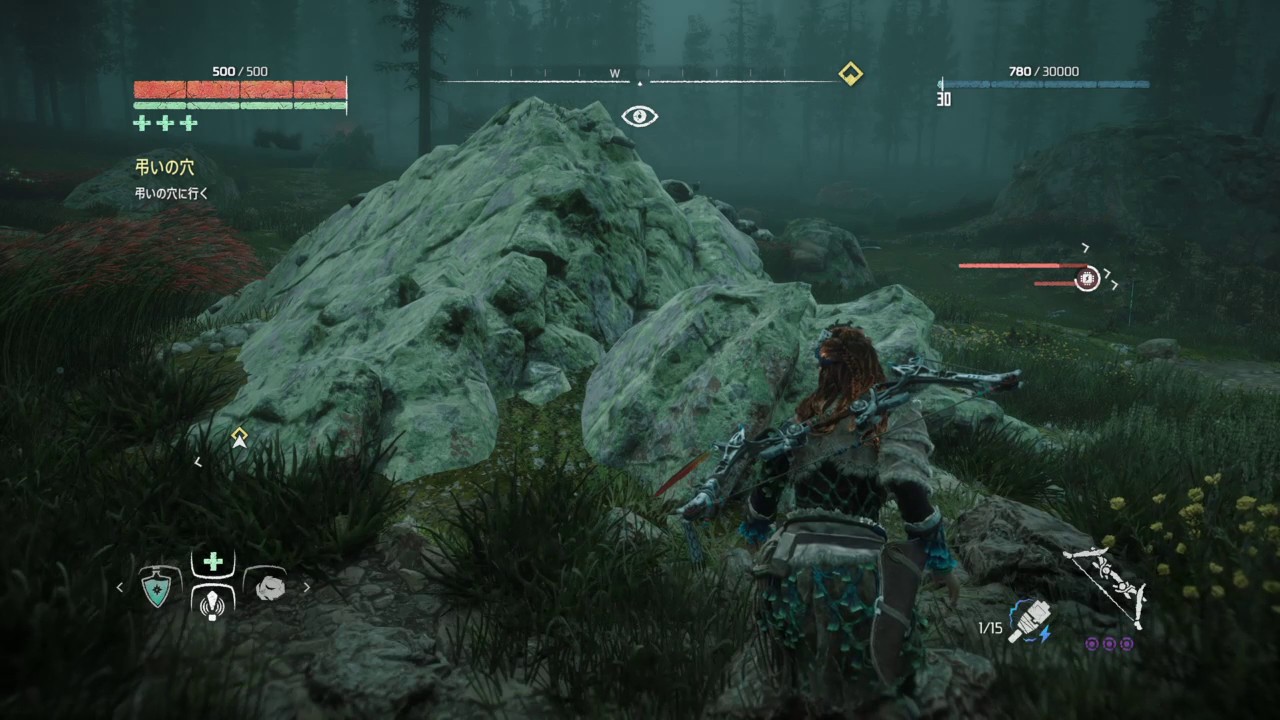Image resolution: width=1280 pixels, height=720 pixels.
Task: Toggle the middle purple modification slot
Action: coord(1110,644)
